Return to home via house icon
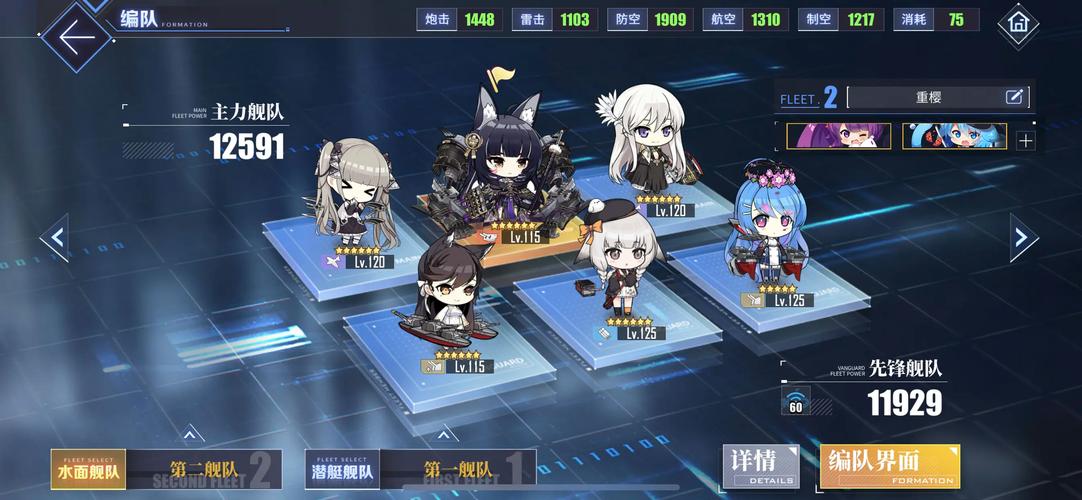The height and width of the screenshot is (500, 1082). pyautogui.click(x=1018, y=21)
